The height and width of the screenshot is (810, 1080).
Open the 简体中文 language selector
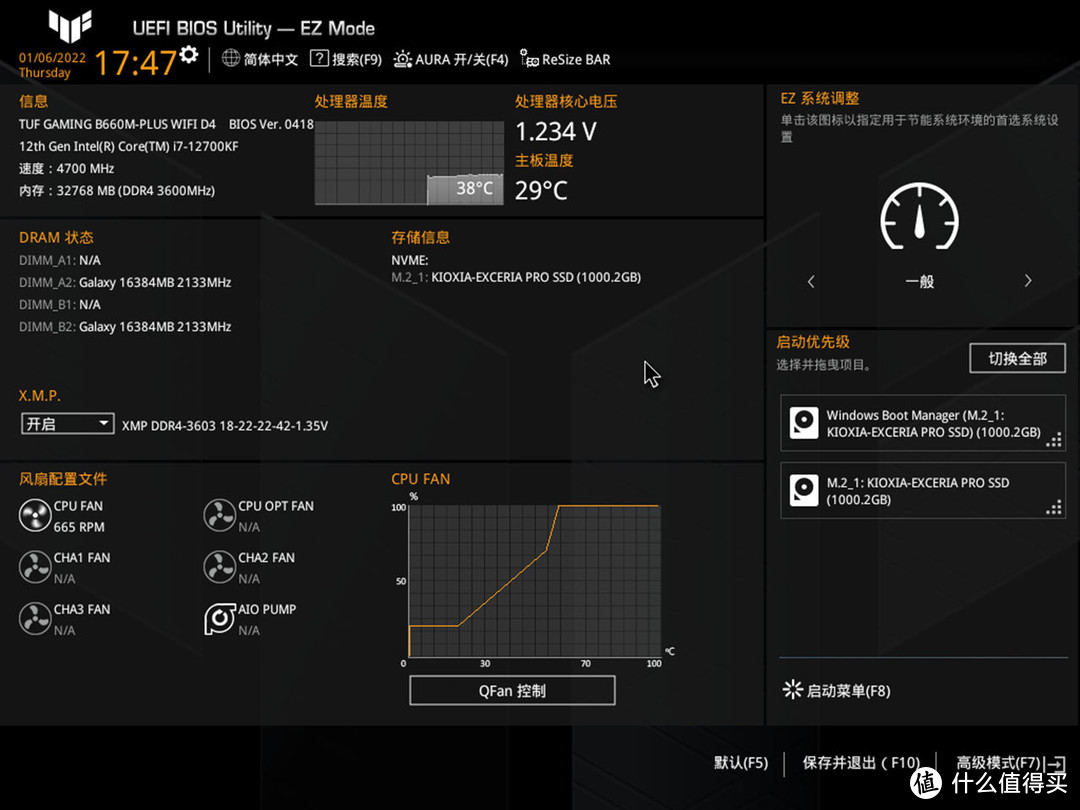pyautogui.click(x=260, y=60)
